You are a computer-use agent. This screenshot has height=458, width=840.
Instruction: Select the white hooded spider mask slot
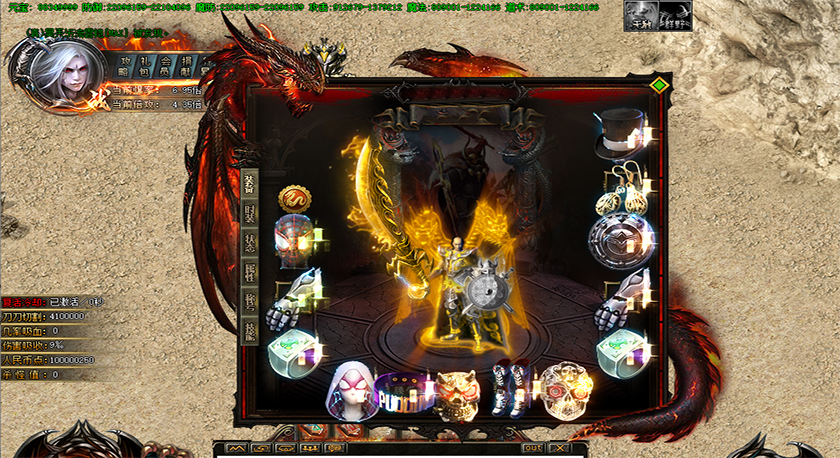pyautogui.click(x=352, y=390)
